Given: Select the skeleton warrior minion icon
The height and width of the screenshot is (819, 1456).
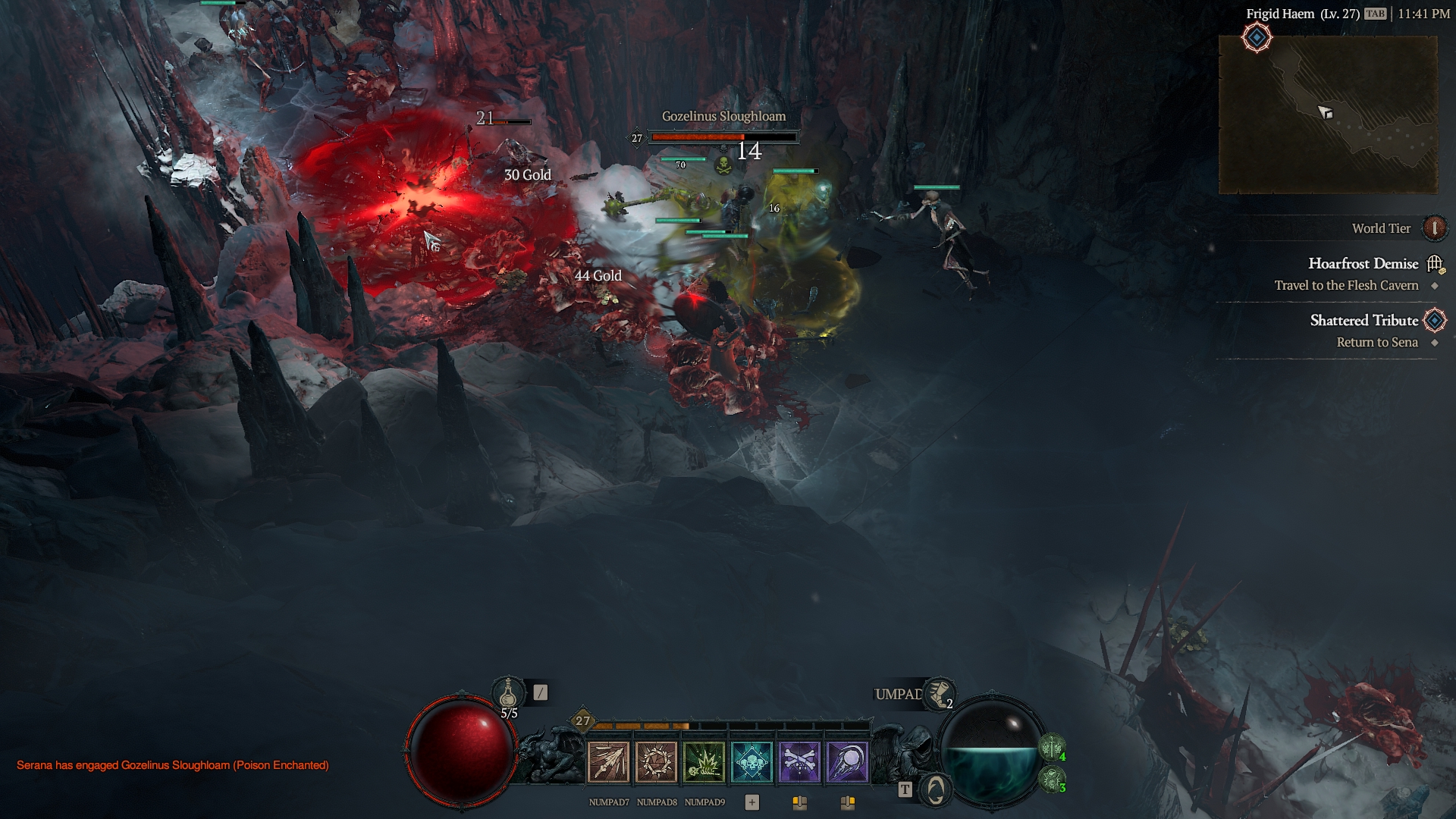Looking at the screenshot, I should [x=1051, y=748].
